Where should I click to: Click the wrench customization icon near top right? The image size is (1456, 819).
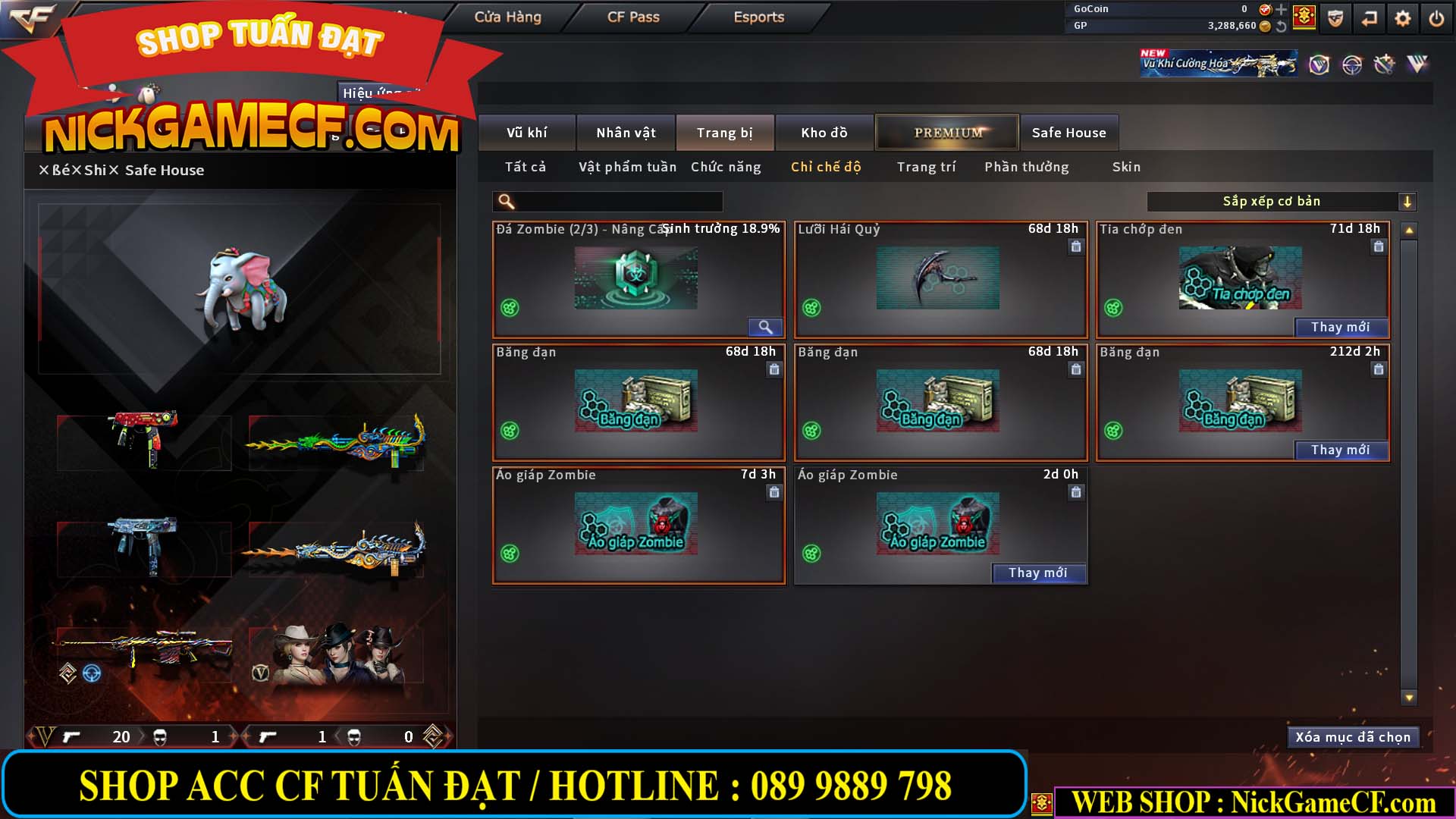1385,65
